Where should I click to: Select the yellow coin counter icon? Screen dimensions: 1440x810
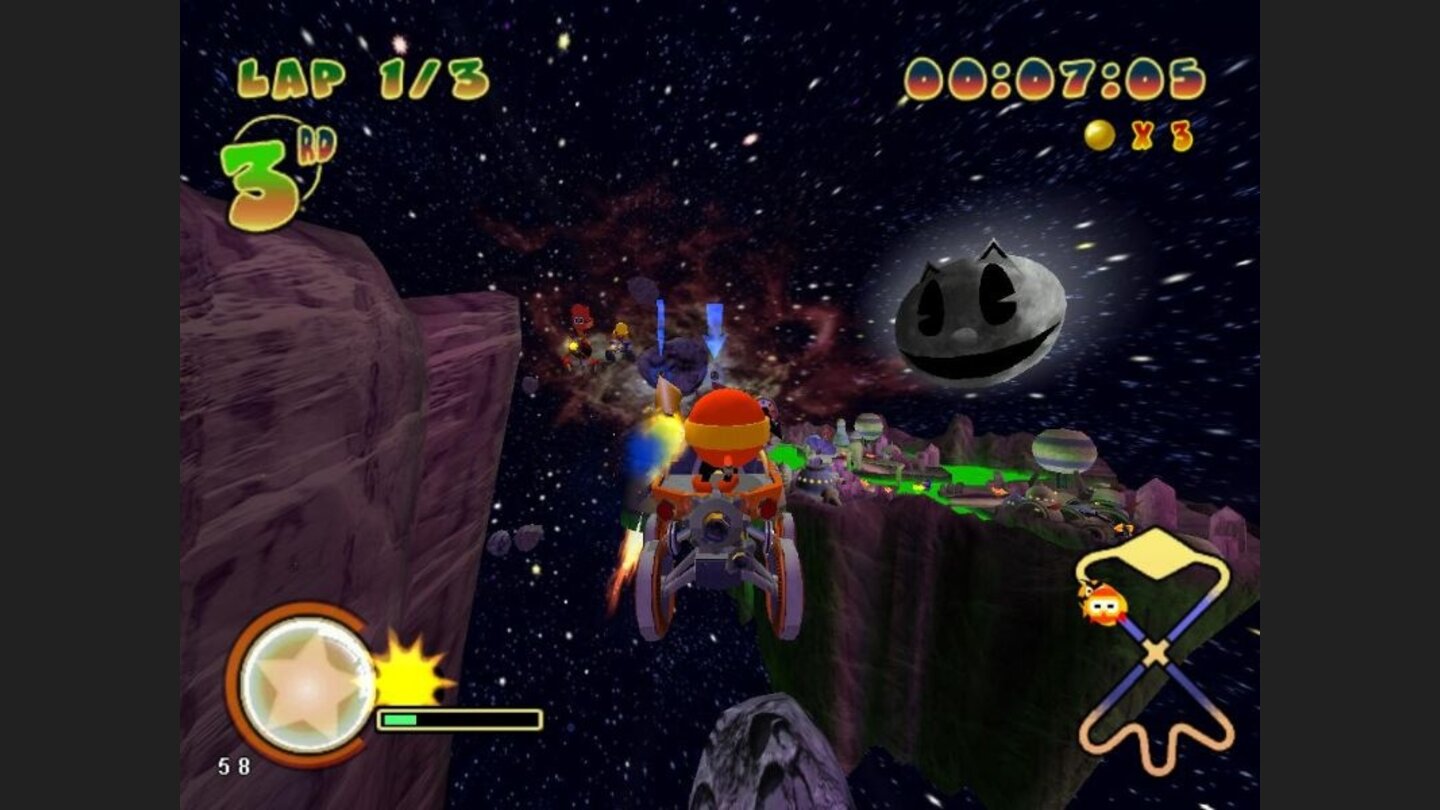[x=1098, y=135]
